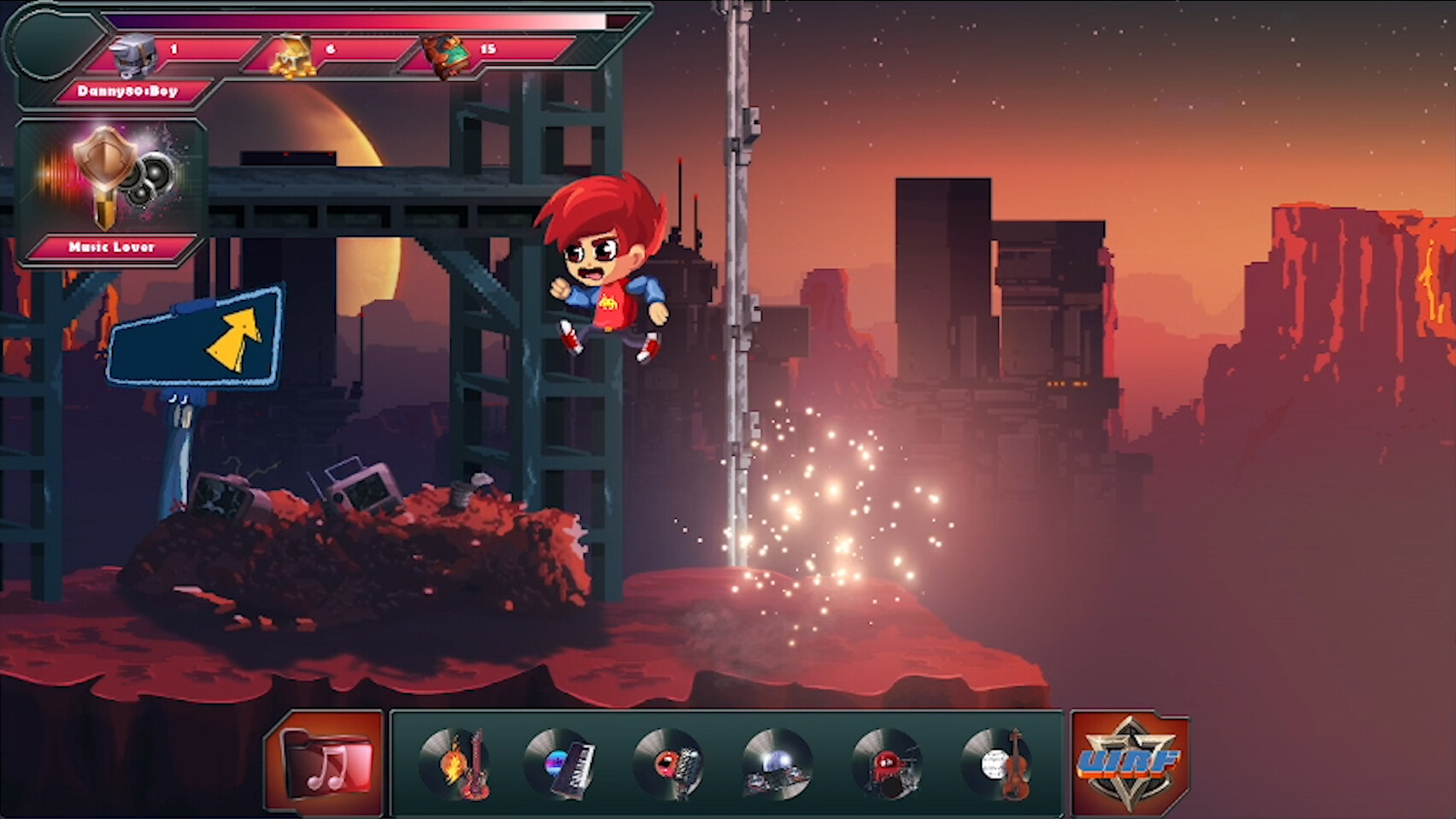Click the backpack counter icon showing 15
Screen dimensions: 1456x819
444,53
